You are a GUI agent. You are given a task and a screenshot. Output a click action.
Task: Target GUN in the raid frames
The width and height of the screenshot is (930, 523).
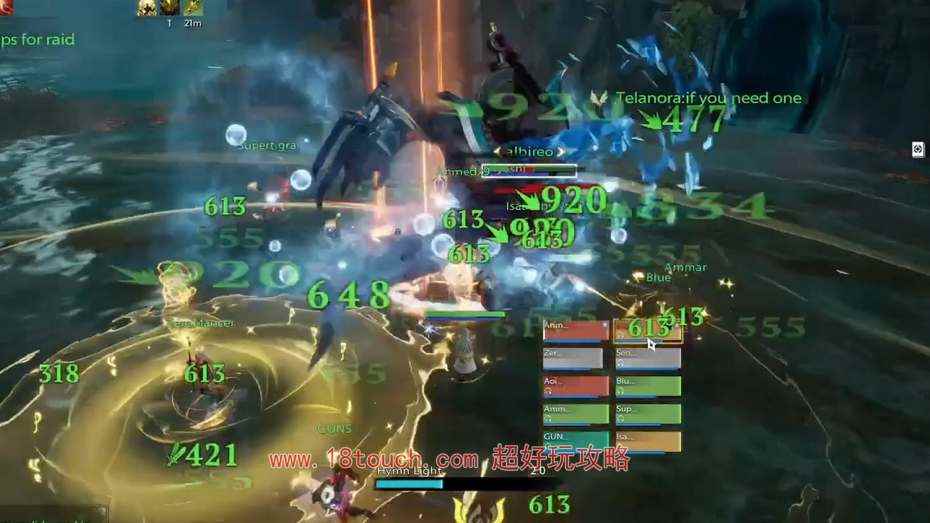coord(575,441)
